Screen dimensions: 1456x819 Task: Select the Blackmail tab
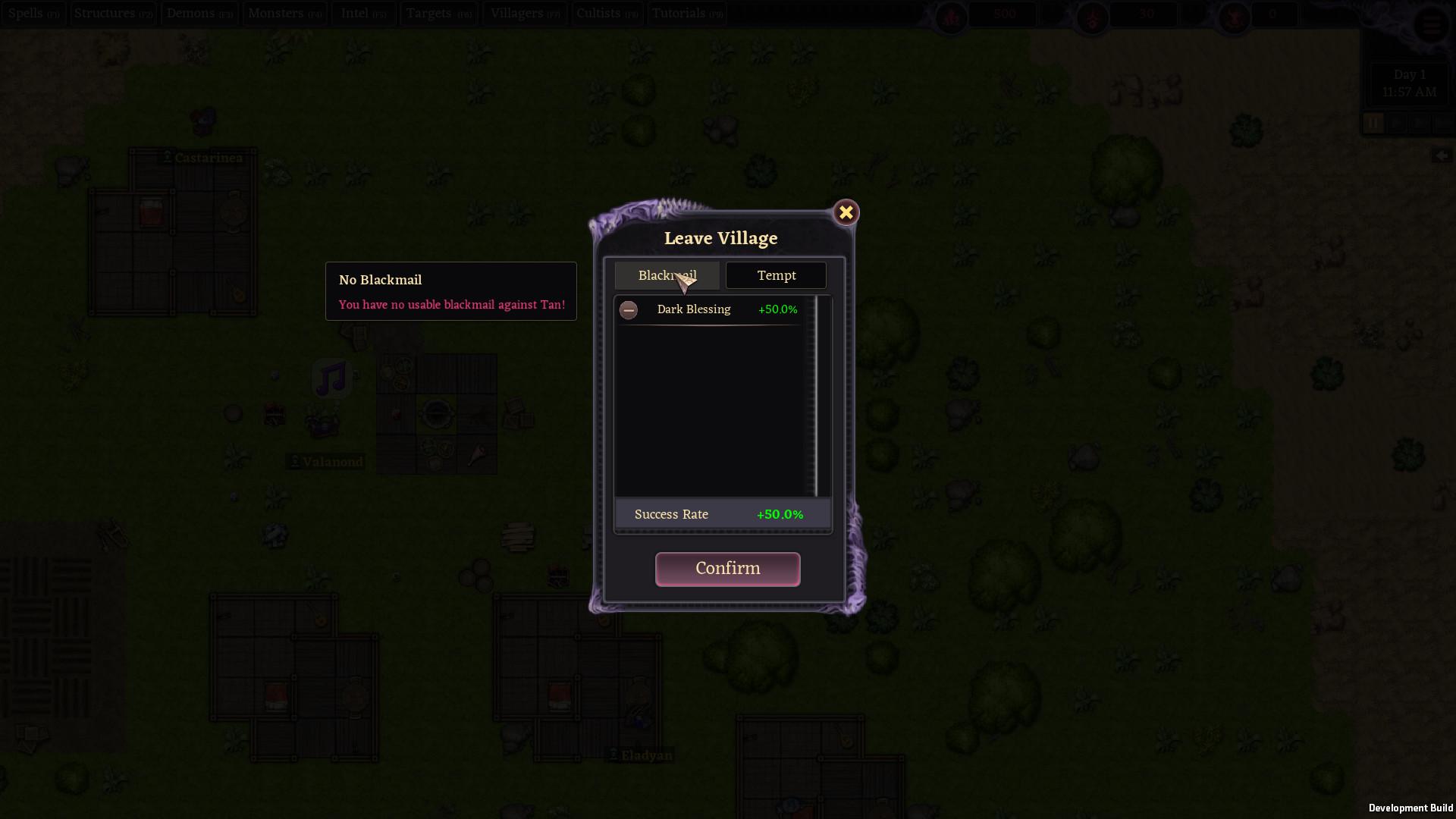667,275
